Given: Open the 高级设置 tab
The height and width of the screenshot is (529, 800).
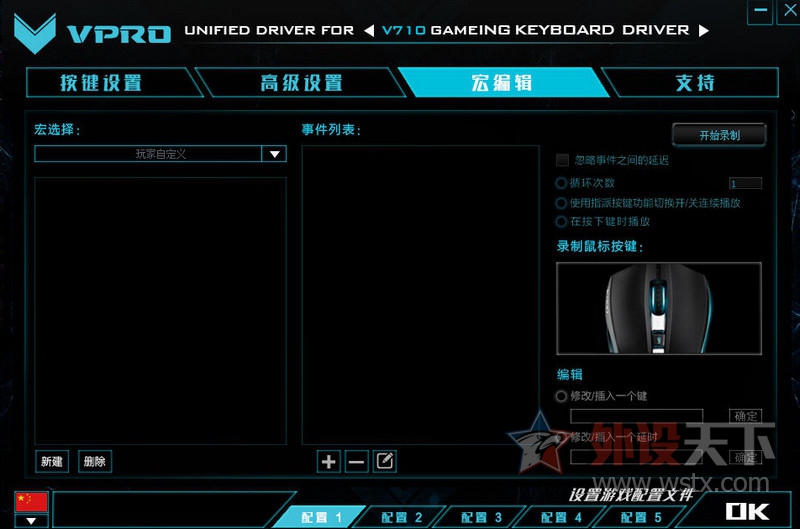Looking at the screenshot, I should click(x=301, y=83).
